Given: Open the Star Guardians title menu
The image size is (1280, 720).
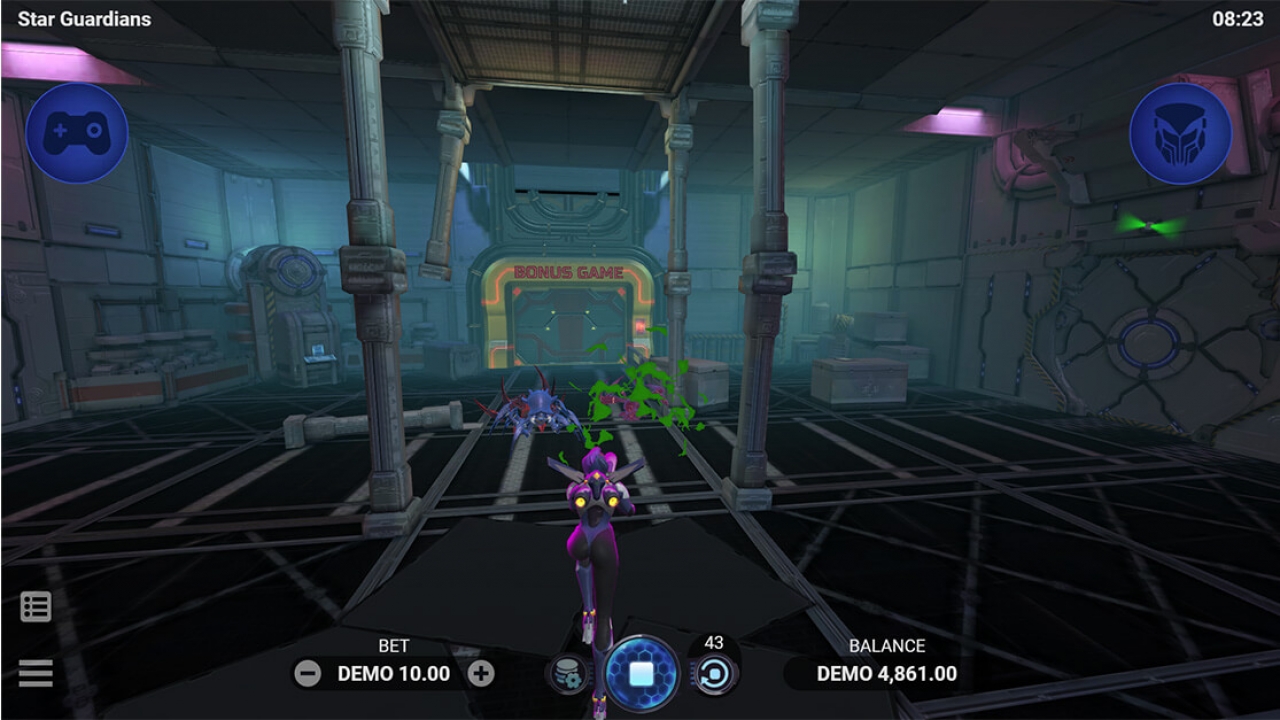Looking at the screenshot, I should [x=85, y=18].
